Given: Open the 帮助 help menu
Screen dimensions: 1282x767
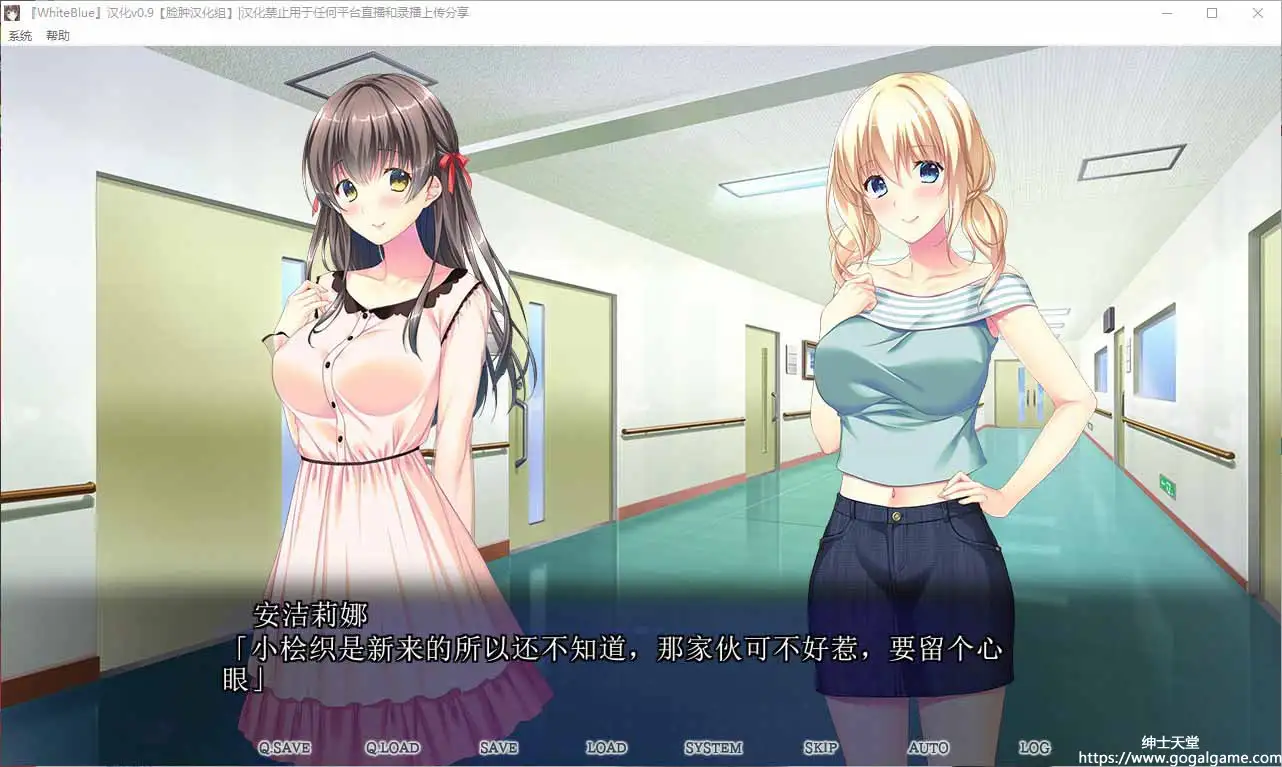Looking at the screenshot, I should click(x=56, y=35).
